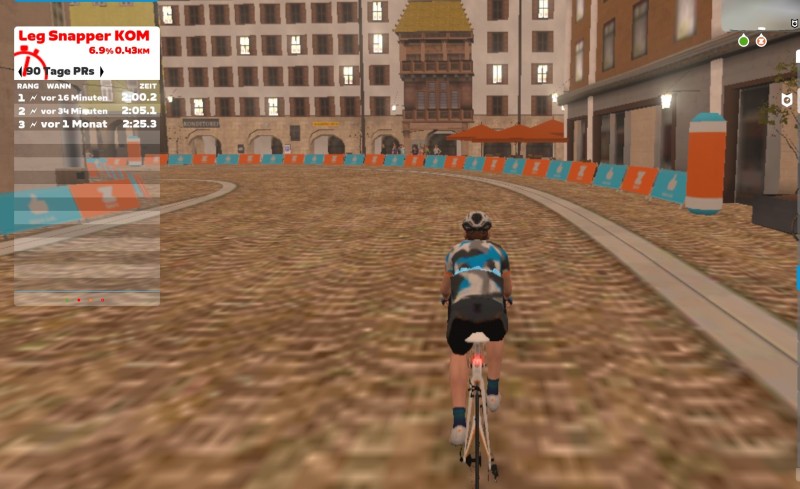800x489 pixels.
Task: Select the rank 1 PR row (2:00.2)
Action: [87, 98]
